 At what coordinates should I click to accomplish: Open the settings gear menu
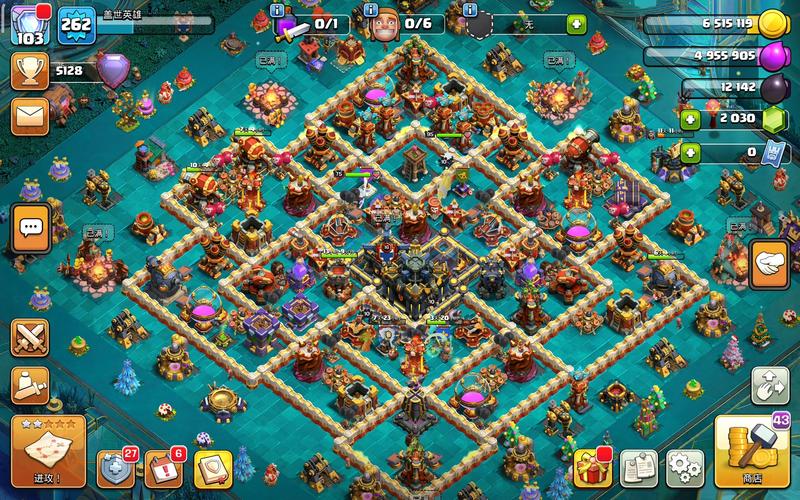point(684,466)
